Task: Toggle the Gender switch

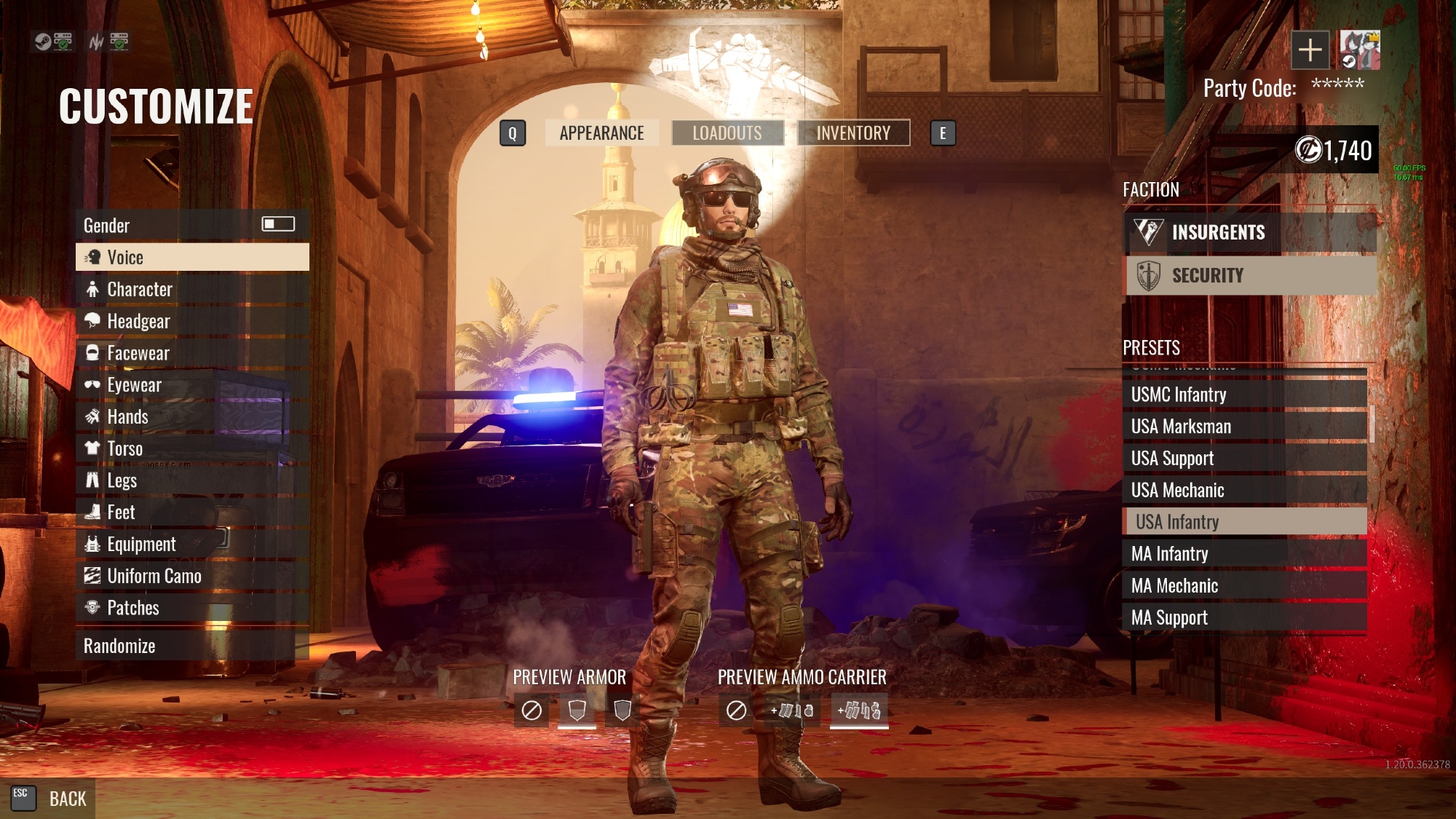Action: point(278,224)
